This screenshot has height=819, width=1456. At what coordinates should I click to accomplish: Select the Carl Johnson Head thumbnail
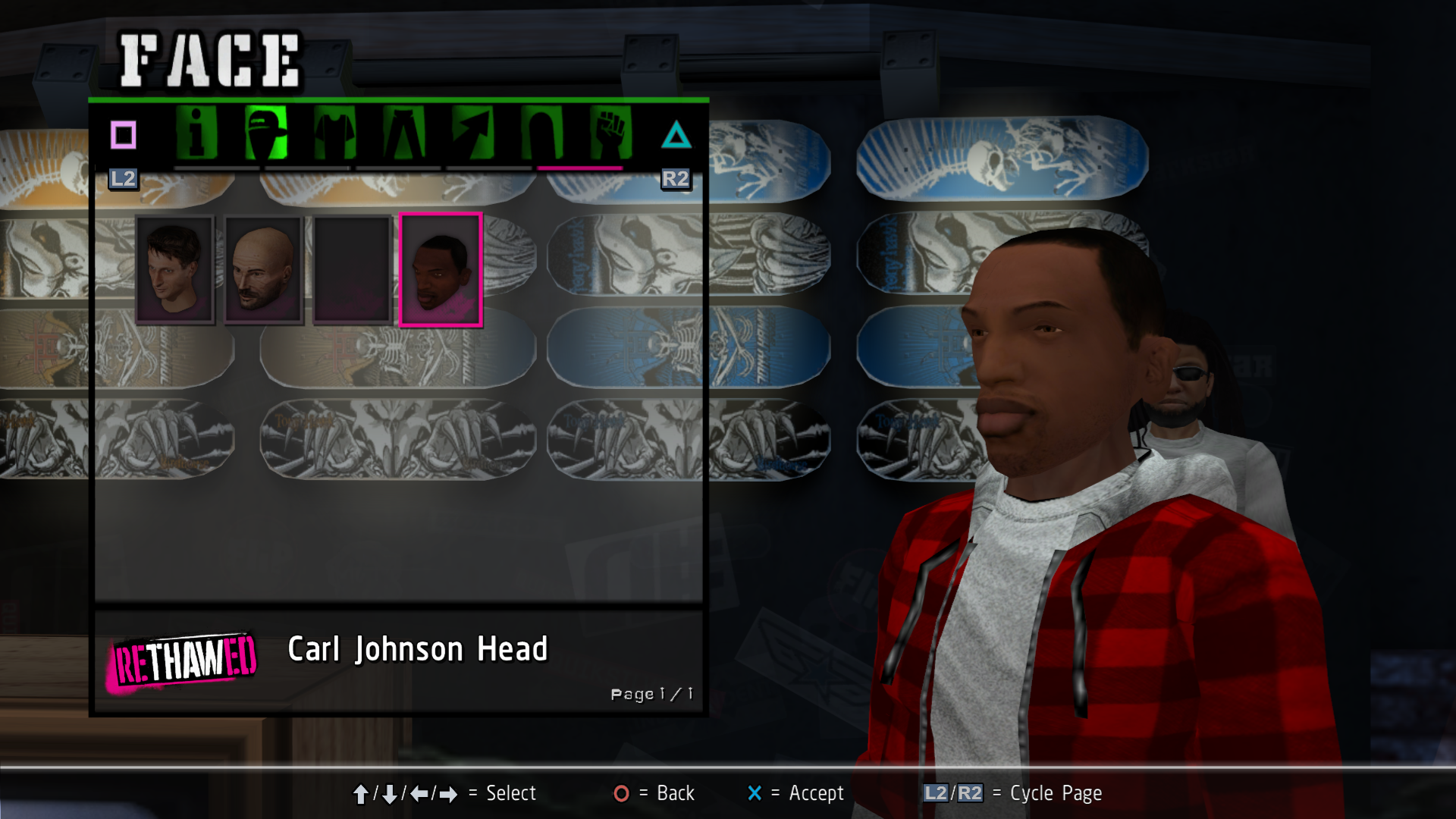[x=441, y=269]
